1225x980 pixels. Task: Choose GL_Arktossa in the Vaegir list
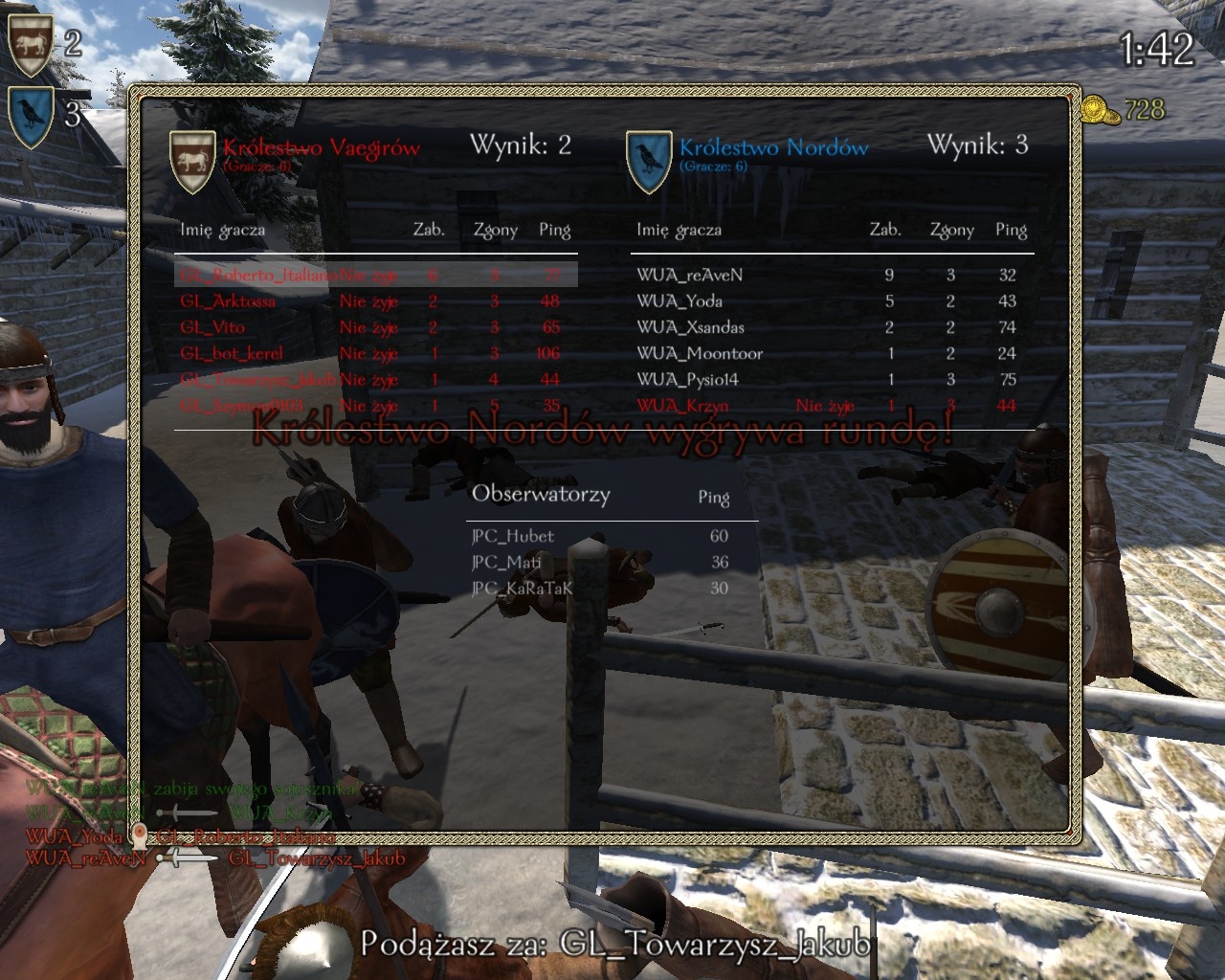228,301
